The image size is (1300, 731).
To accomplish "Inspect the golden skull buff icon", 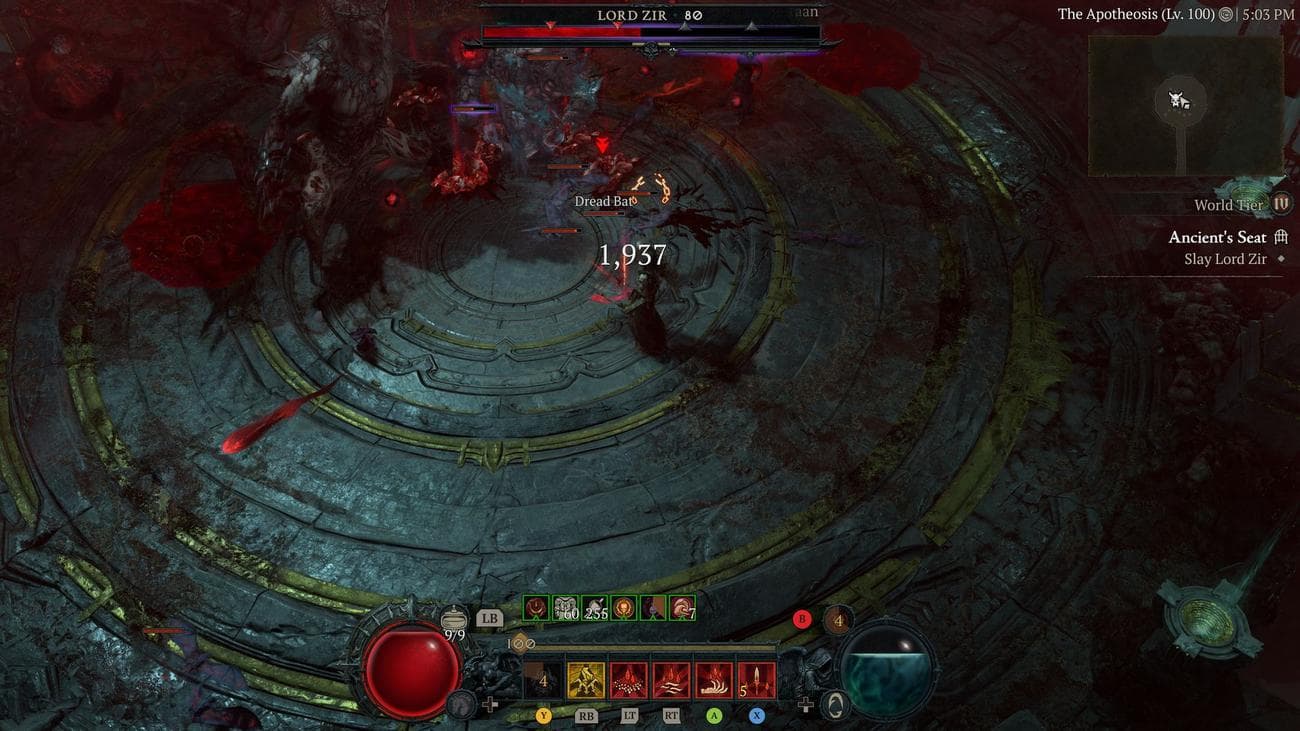I will [x=625, y=607].
